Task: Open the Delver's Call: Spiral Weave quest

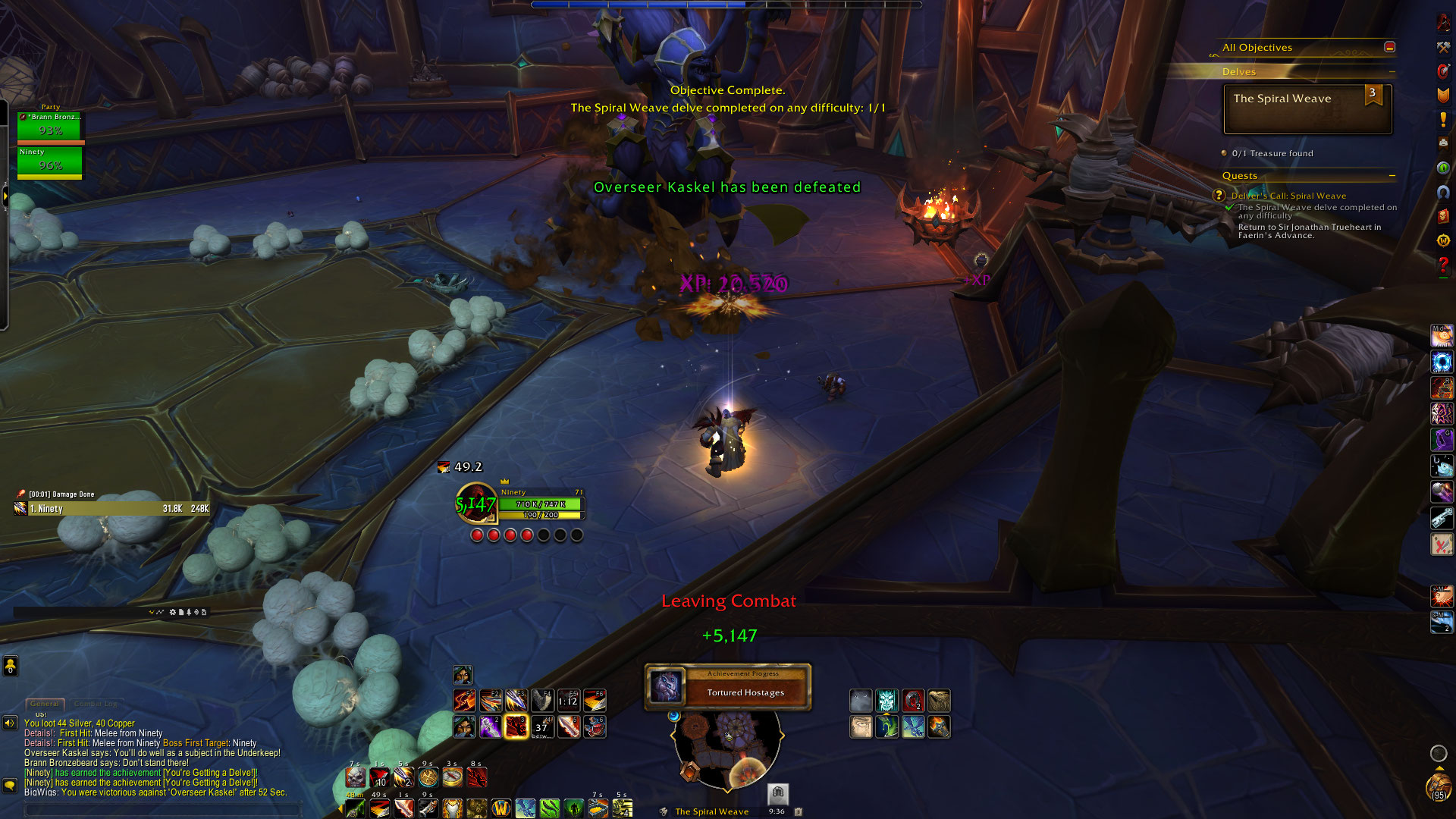Action: point(1288,196)
